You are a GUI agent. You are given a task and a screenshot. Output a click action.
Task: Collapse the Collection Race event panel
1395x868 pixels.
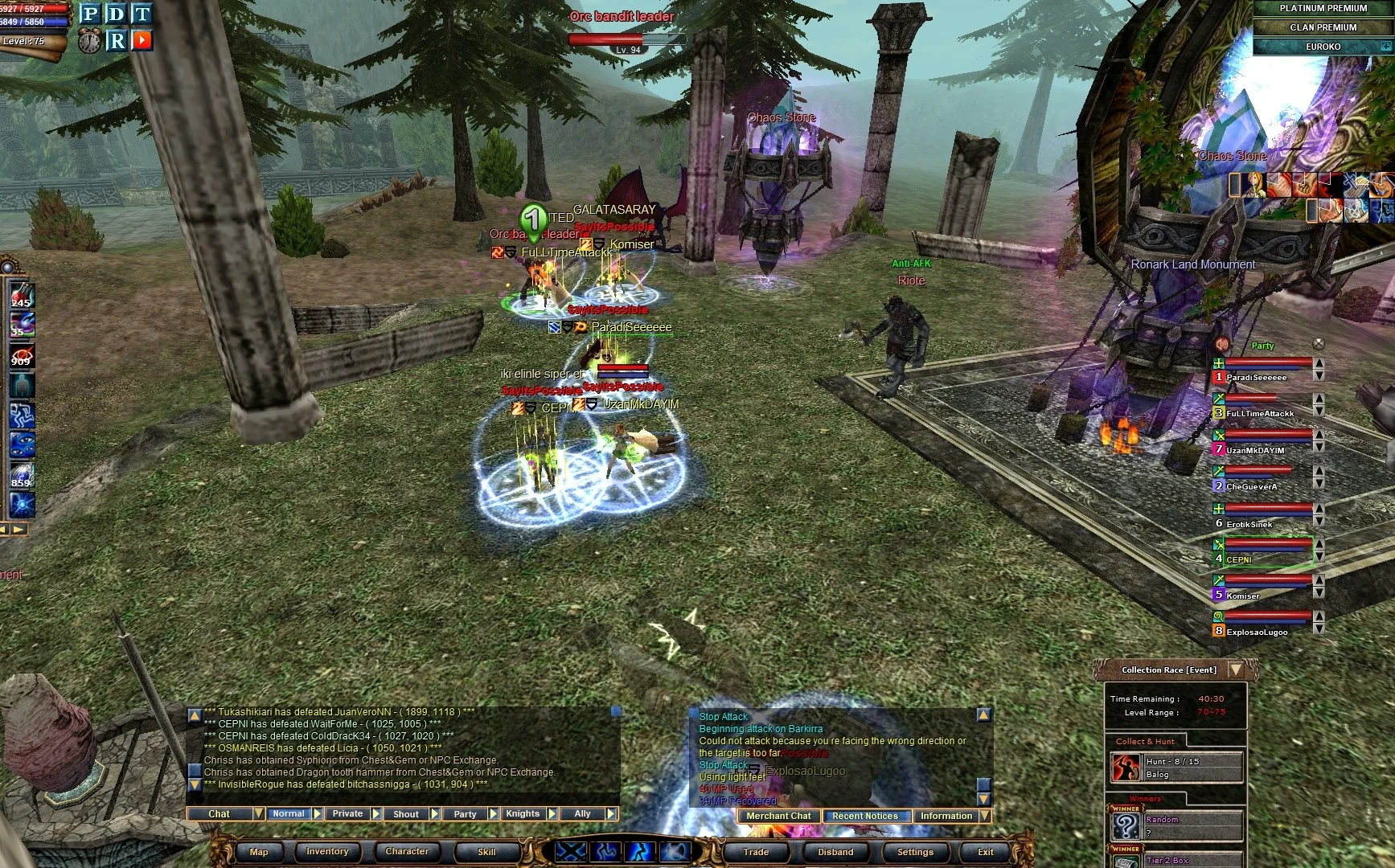[1236, 669]
